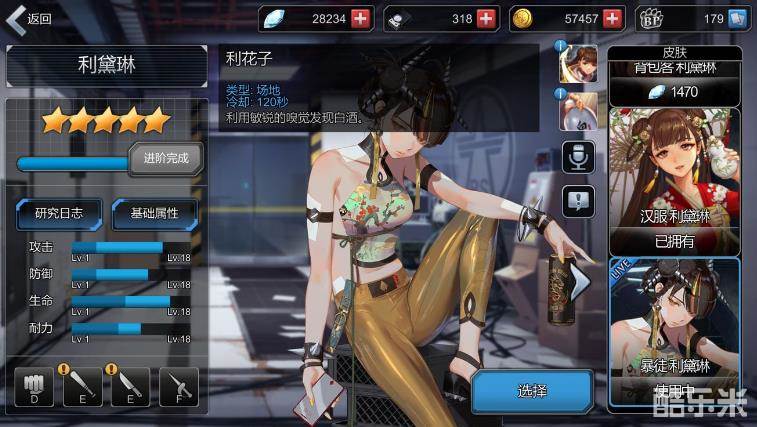
Task: Expand the skin panel arrow
Action: click(x=582, y=285)
